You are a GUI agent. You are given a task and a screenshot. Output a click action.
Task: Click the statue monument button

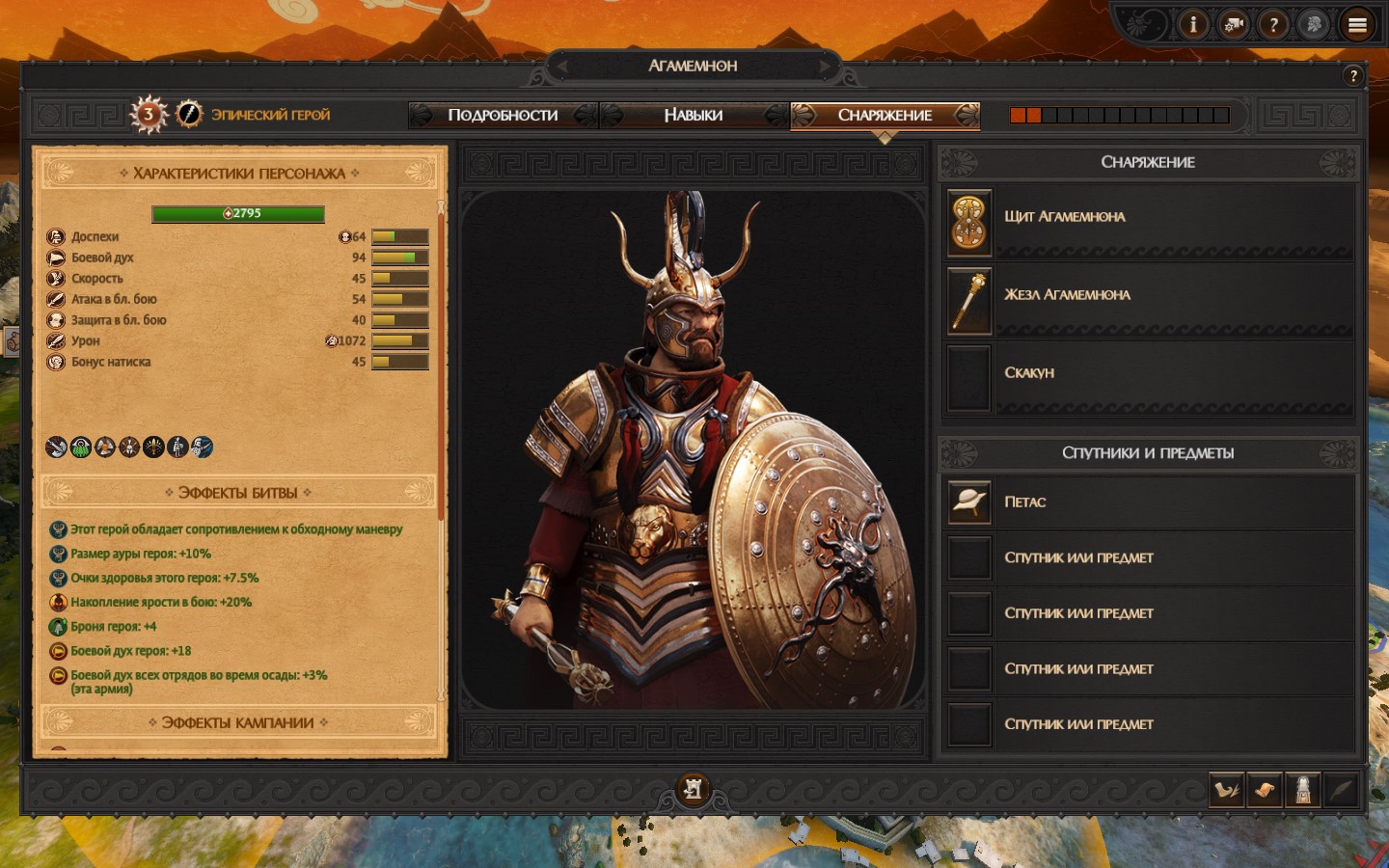point(1303,790)
